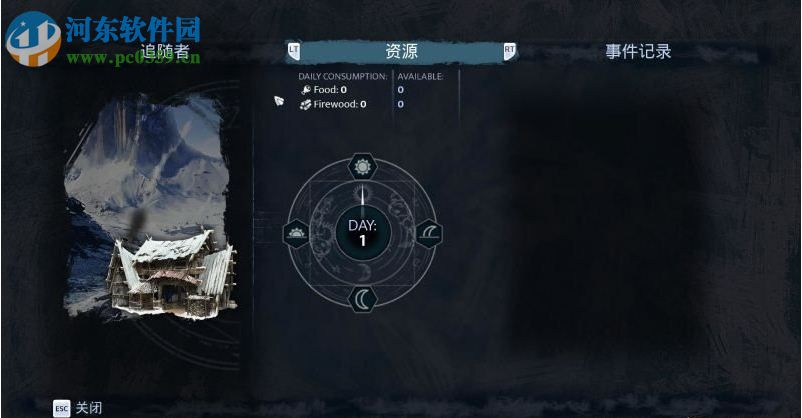The height and width of the screenshot is (418, 802).
Task: Select the sunrise icon on the day dial
Action: [x=296, y=234]
